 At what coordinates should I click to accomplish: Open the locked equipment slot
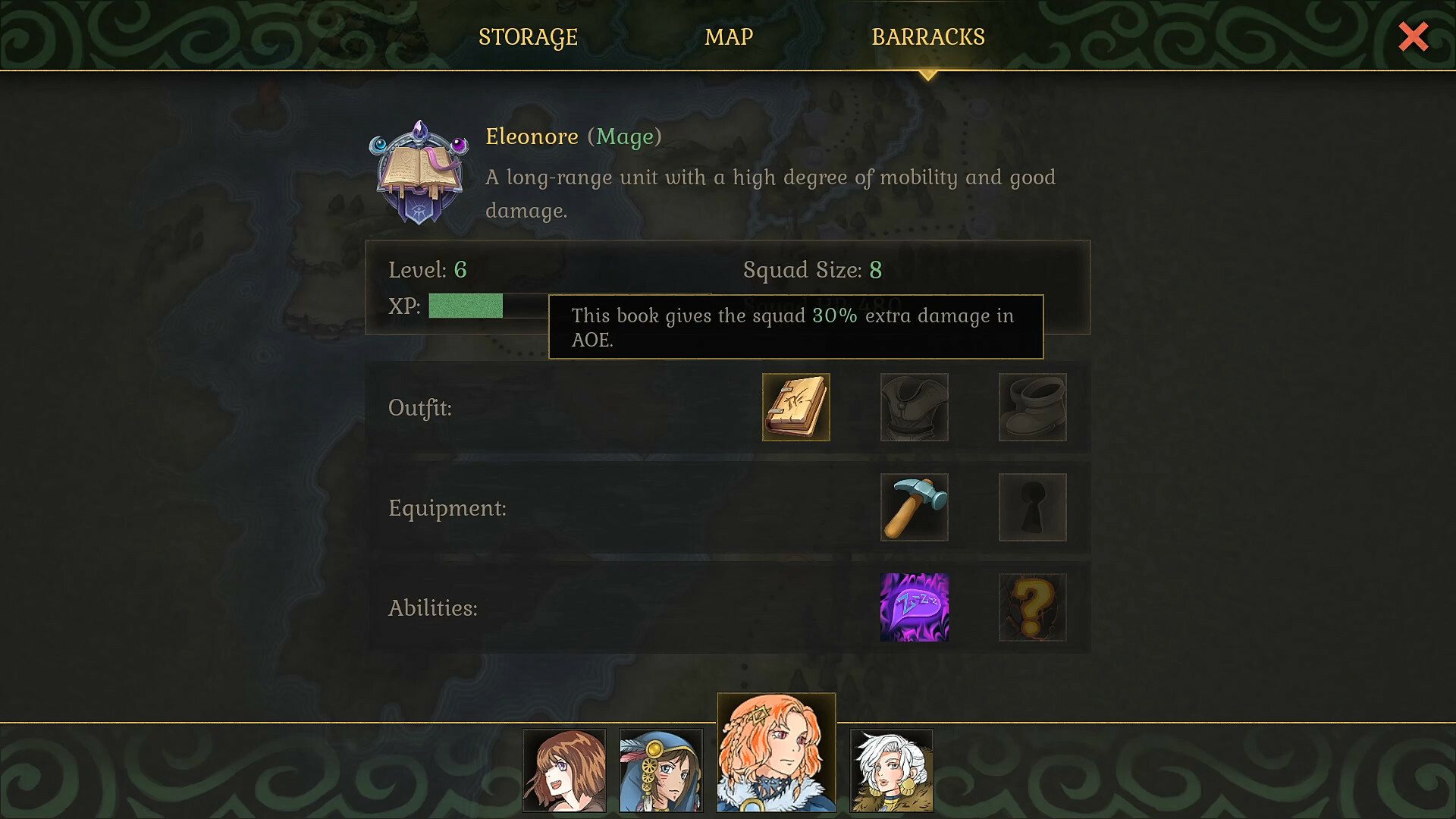click(x=1032, y=507)
